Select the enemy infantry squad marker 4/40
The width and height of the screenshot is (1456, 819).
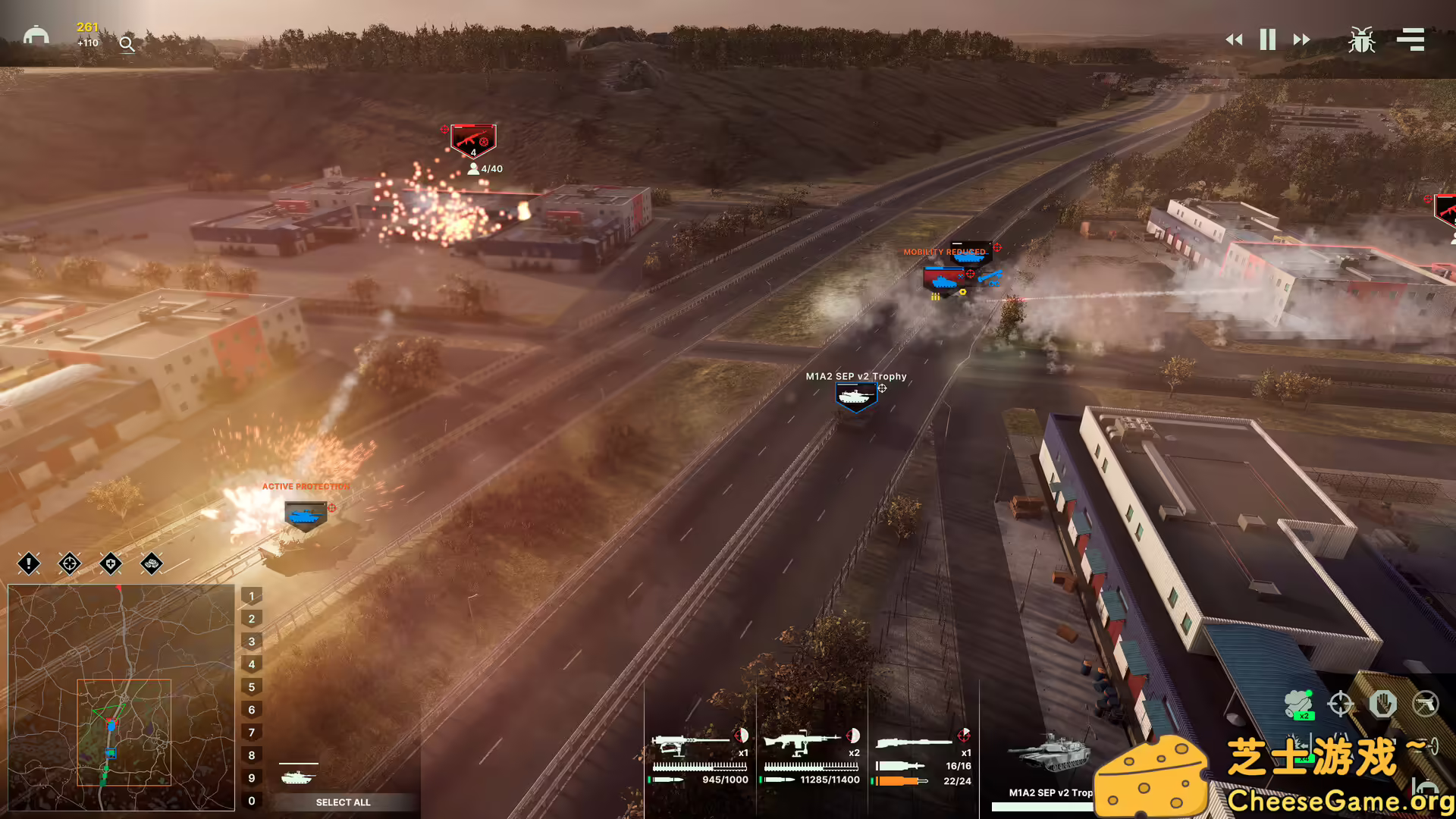[x=473, y=141]
